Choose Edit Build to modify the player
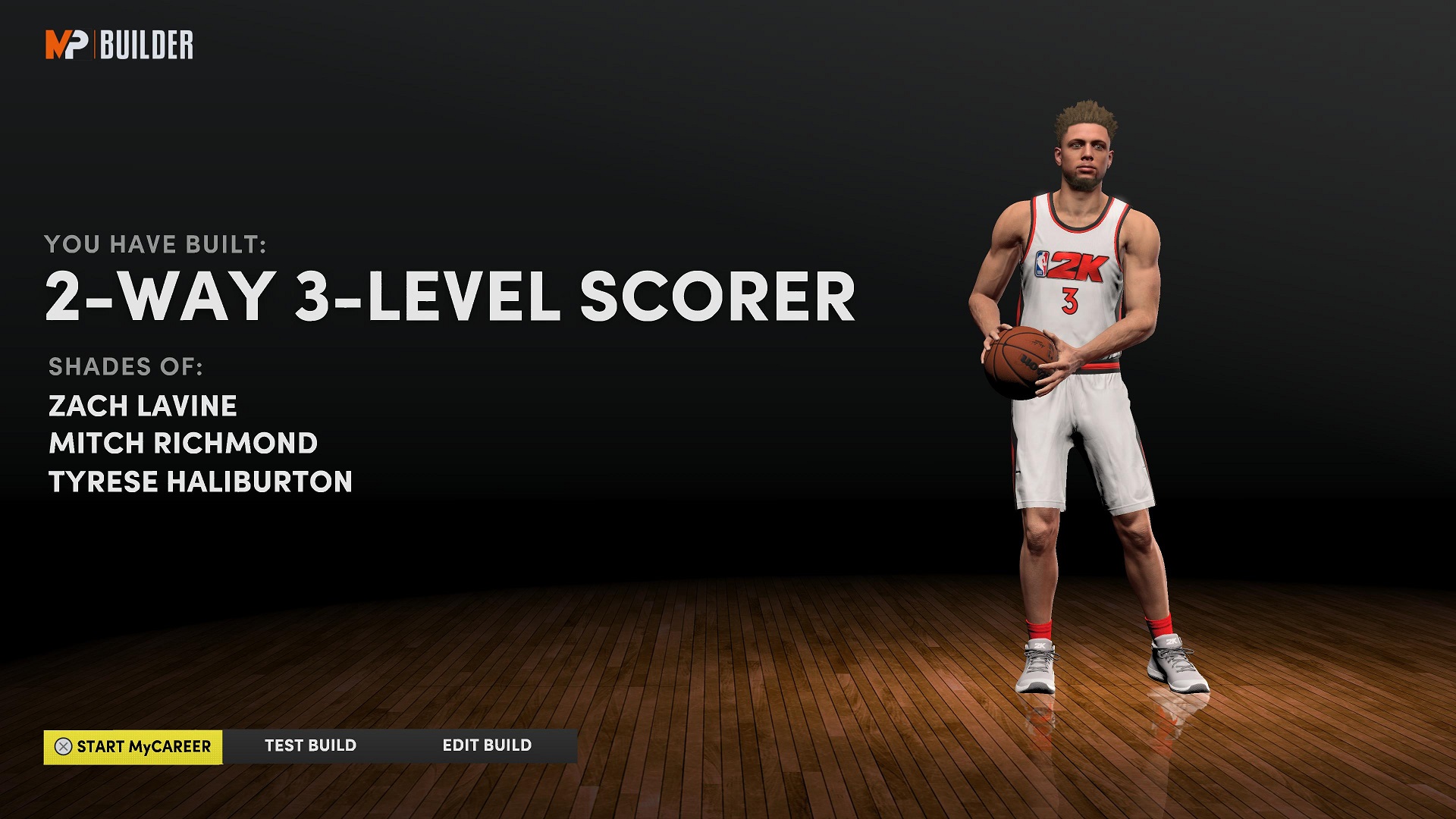The height and width of the screenshot is (819, 1456). (487, 746)
